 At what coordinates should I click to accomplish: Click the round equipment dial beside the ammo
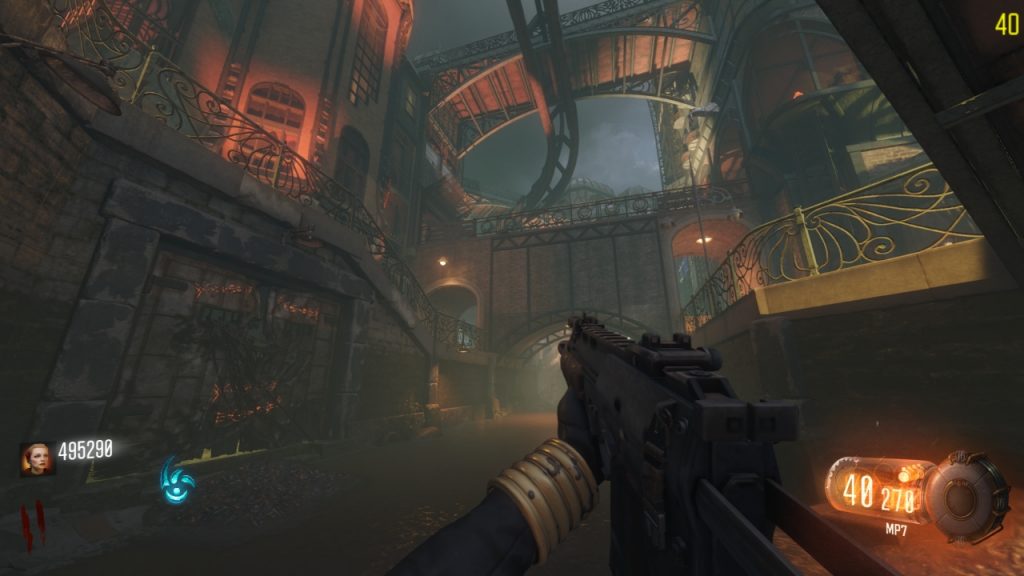(x=964, y=494)
